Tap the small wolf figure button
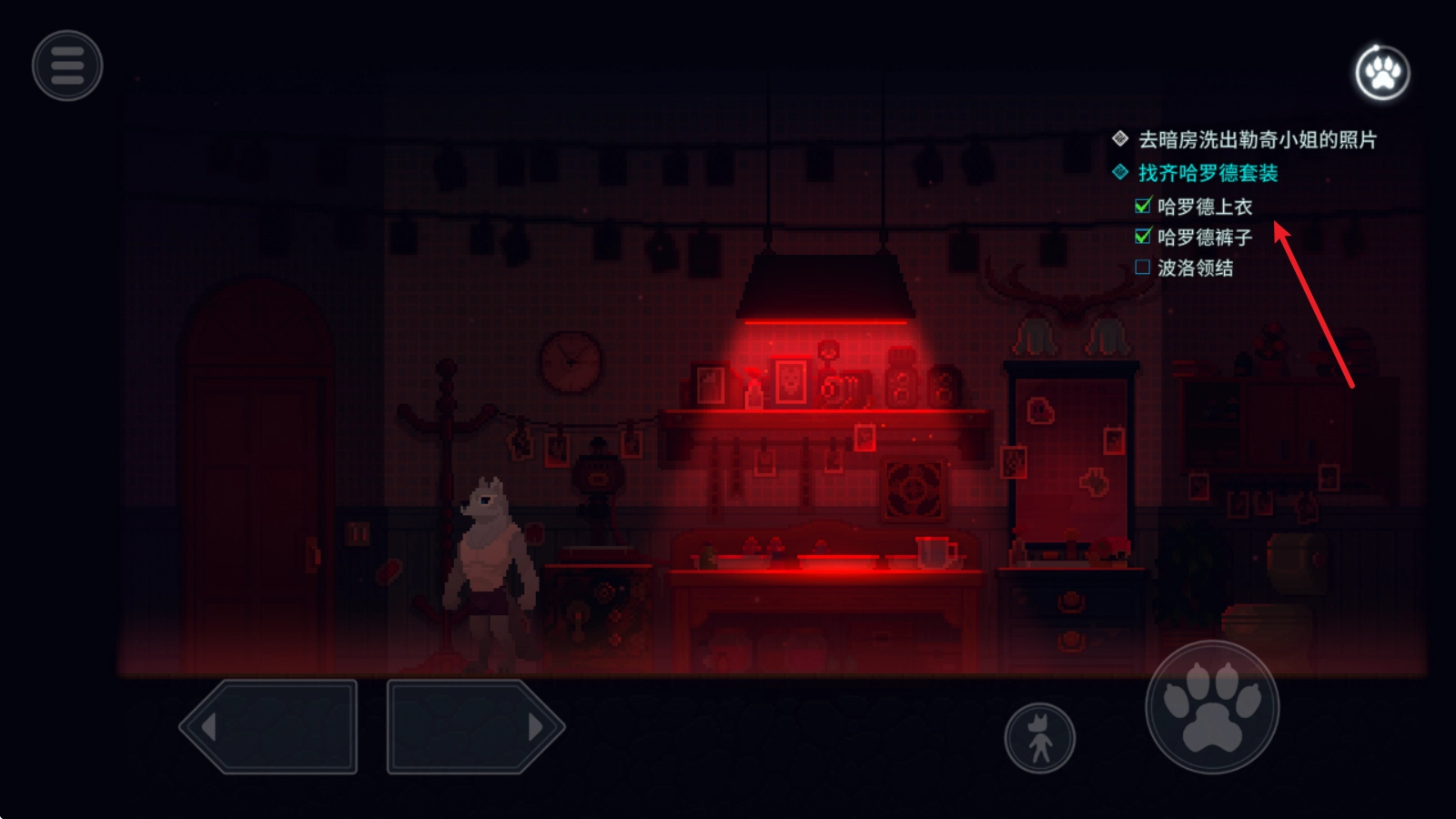Screen dimensions: 1456x819 click(1039, 738)
